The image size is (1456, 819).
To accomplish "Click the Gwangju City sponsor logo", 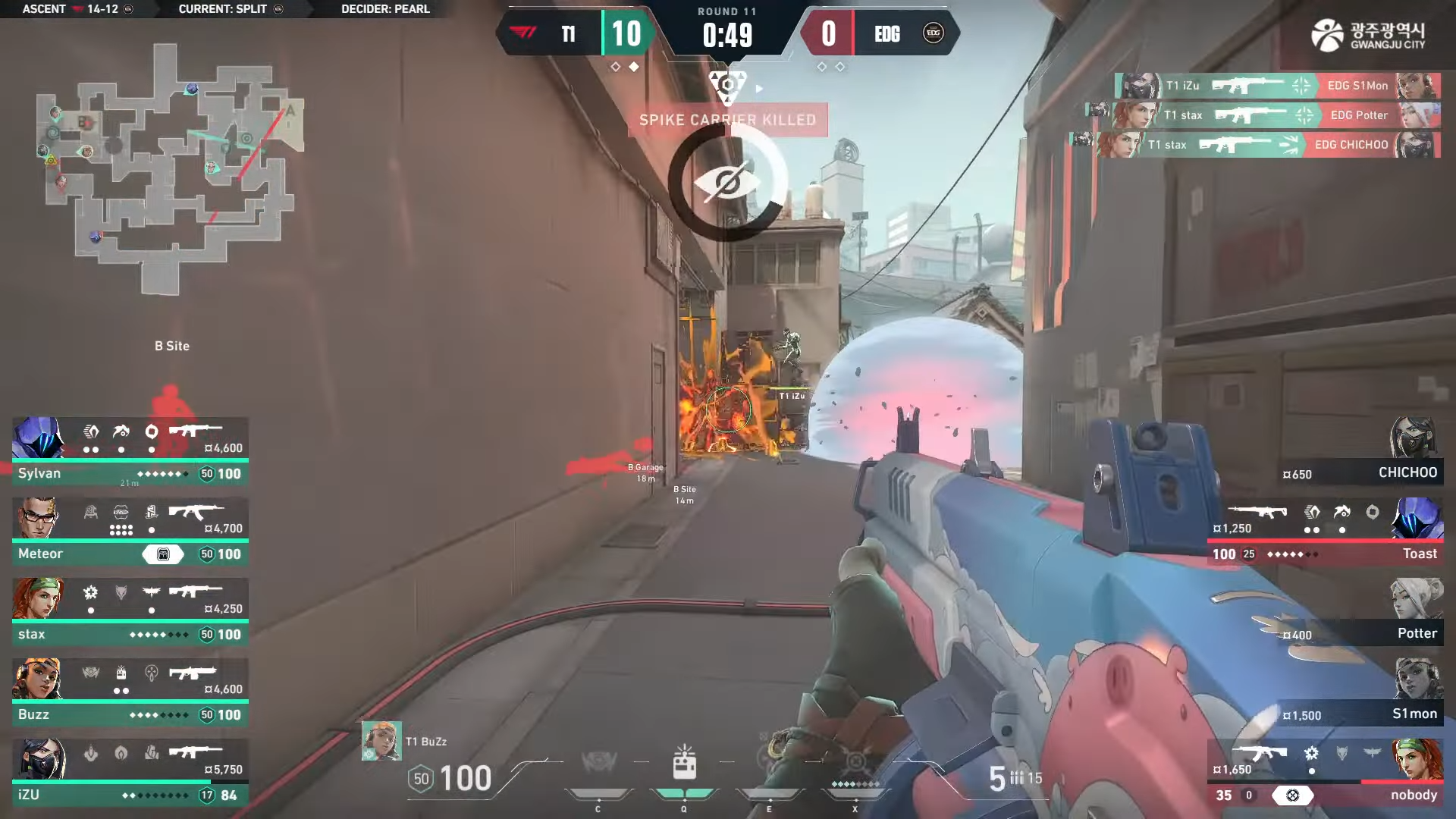I will click(1368, 35).
